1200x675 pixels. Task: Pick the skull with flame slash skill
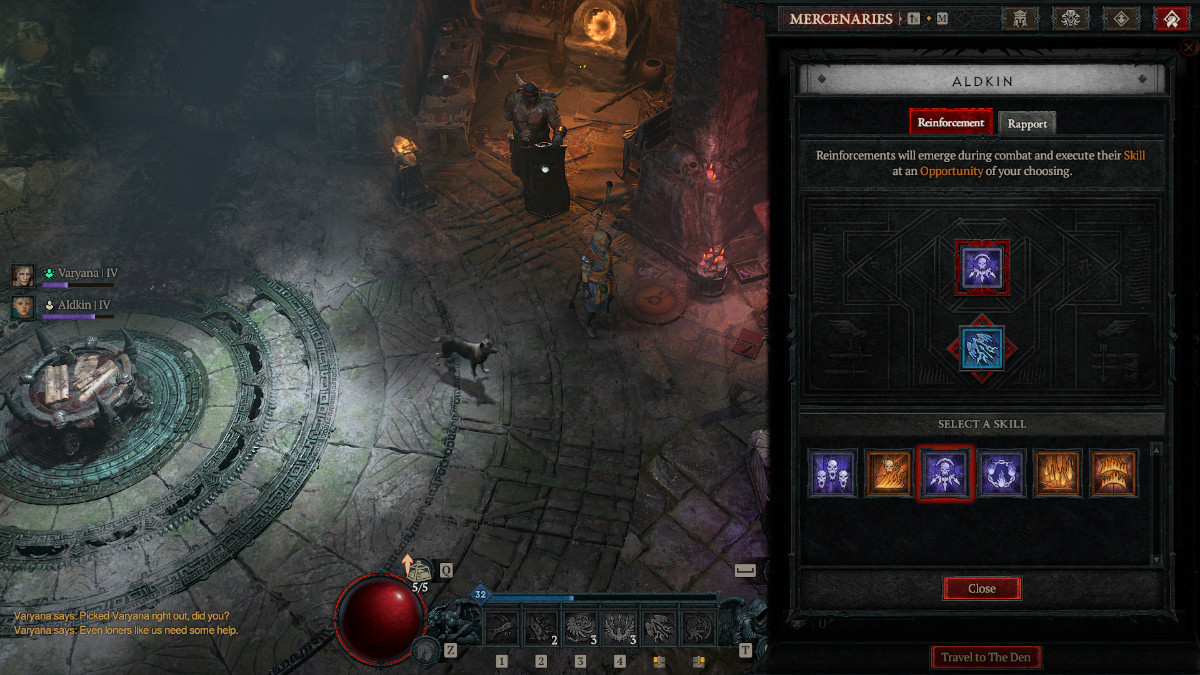888,473
